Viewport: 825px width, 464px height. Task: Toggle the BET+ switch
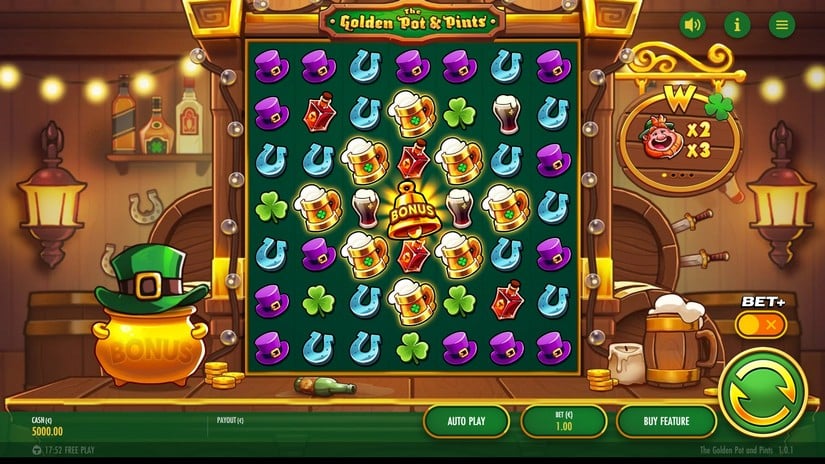tap(761, 325)
